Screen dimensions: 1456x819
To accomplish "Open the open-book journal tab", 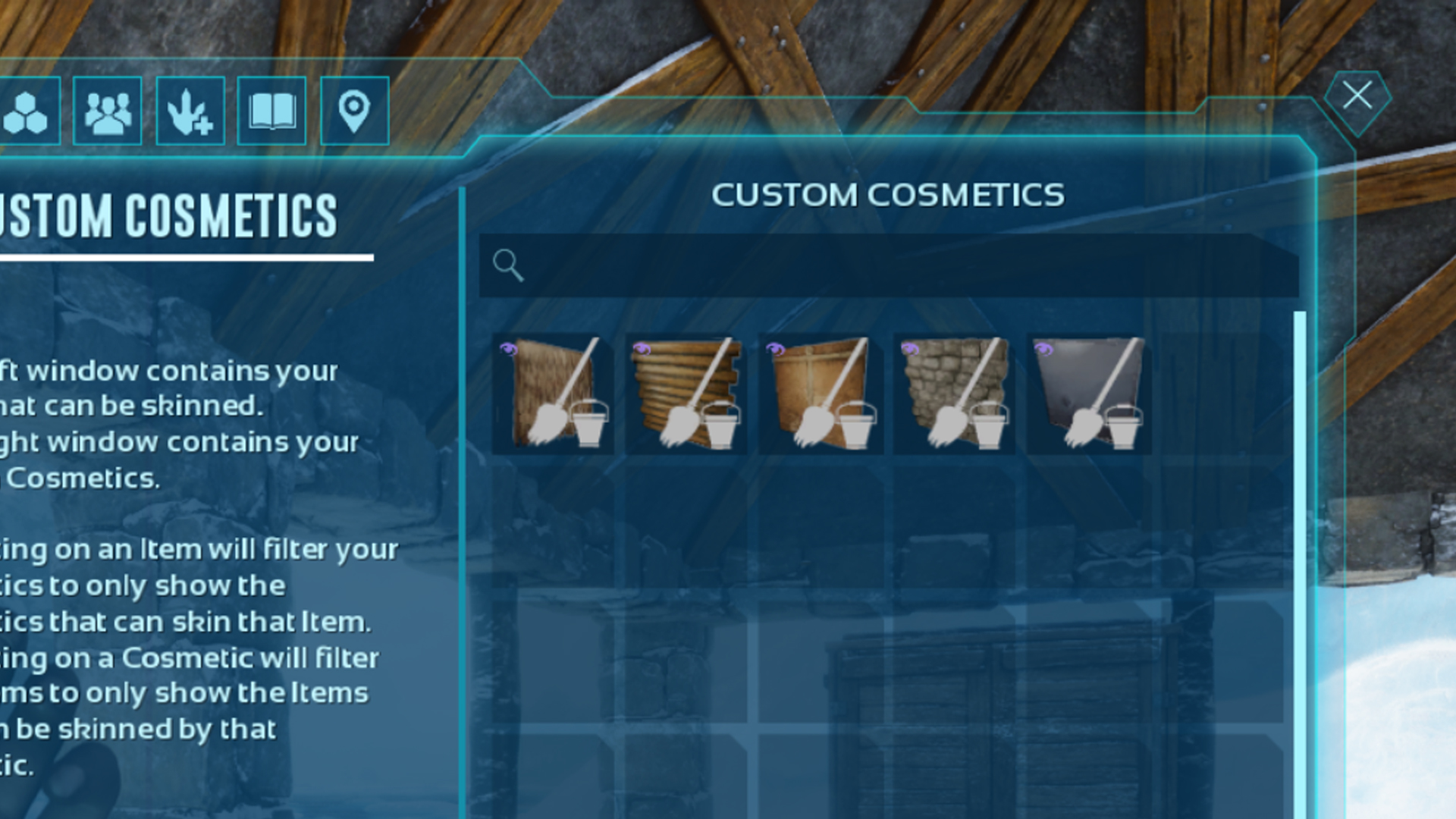I will [271, 111].
